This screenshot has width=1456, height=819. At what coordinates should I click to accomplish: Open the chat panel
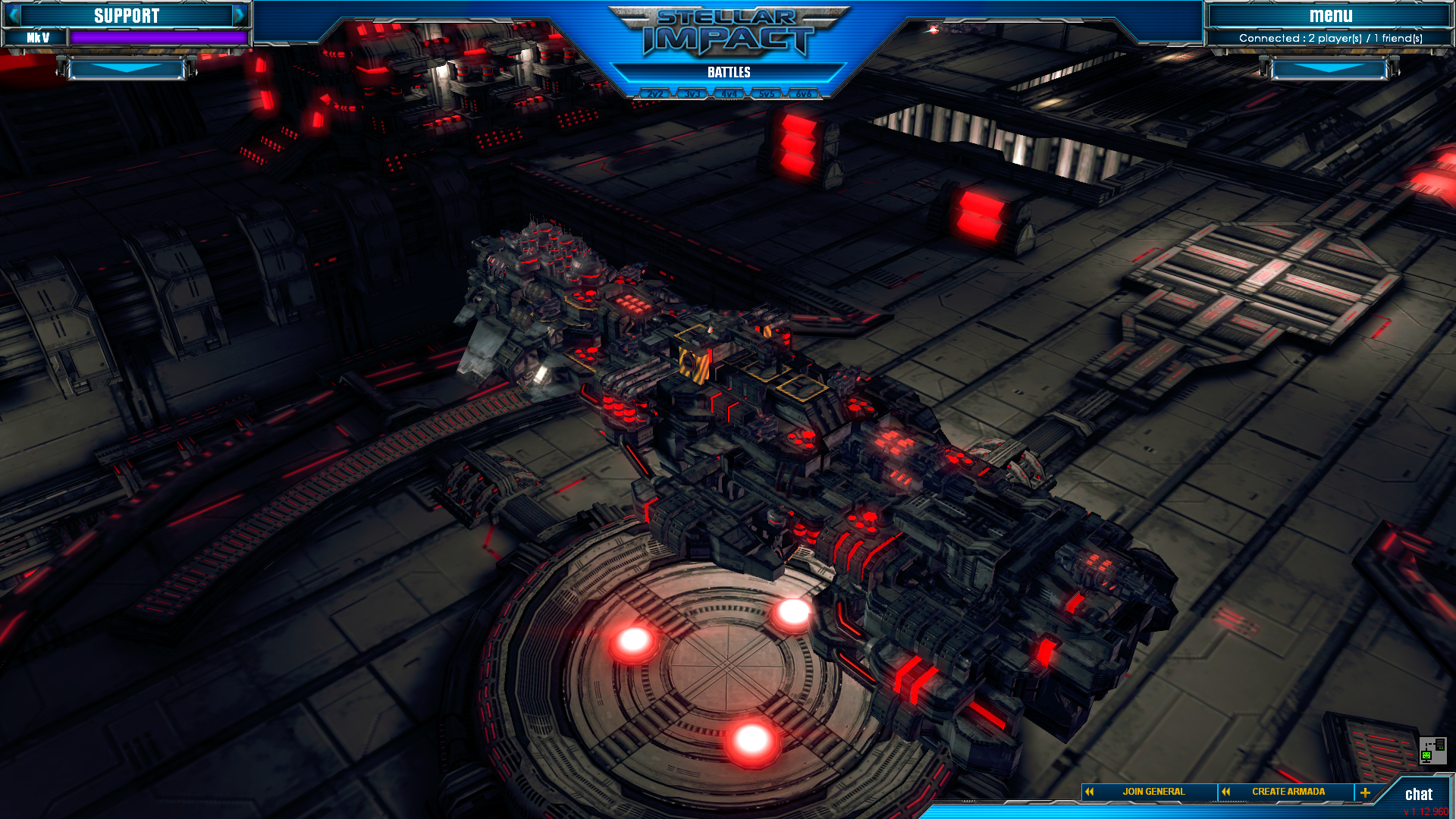click(x=1420, y=795)
